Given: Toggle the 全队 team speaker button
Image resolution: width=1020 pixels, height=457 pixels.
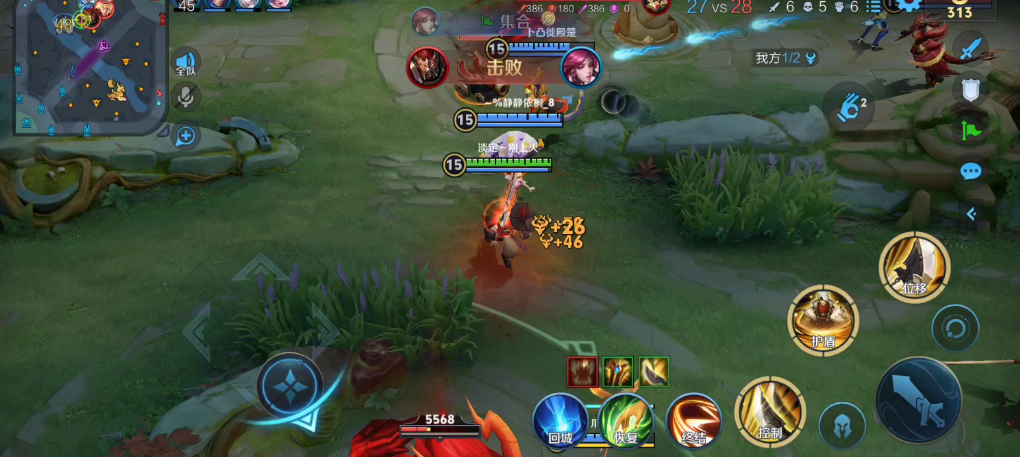Looking at the screenshot, I should coord(186,62).
